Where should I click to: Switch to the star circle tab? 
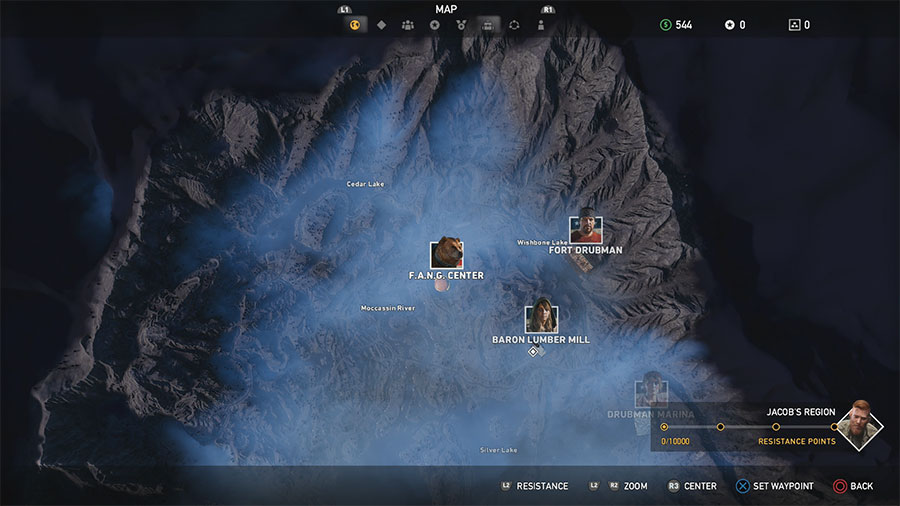[x=434, y=25]
